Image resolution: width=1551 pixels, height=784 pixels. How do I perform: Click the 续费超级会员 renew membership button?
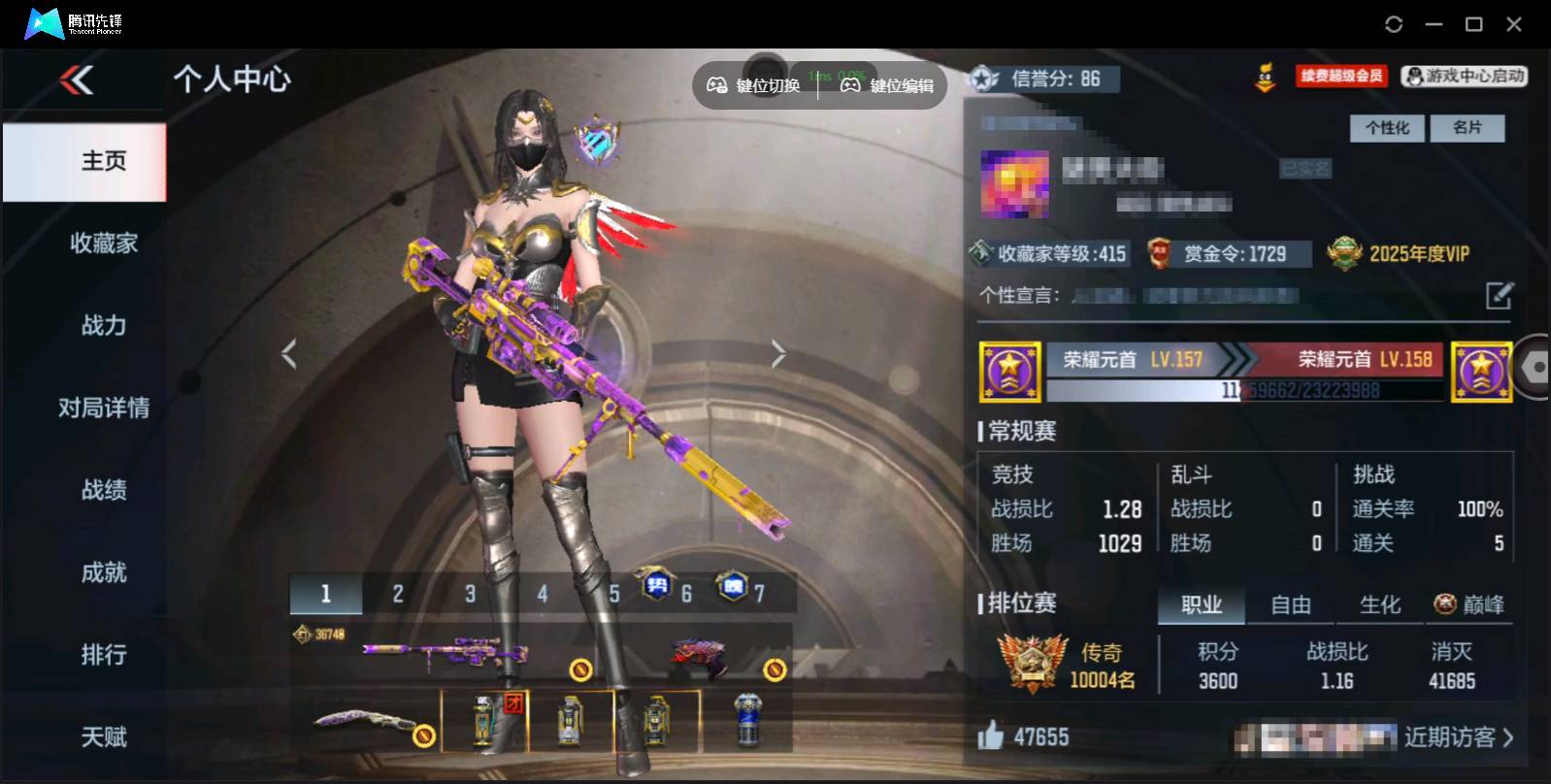click(x=1341, y=76)
